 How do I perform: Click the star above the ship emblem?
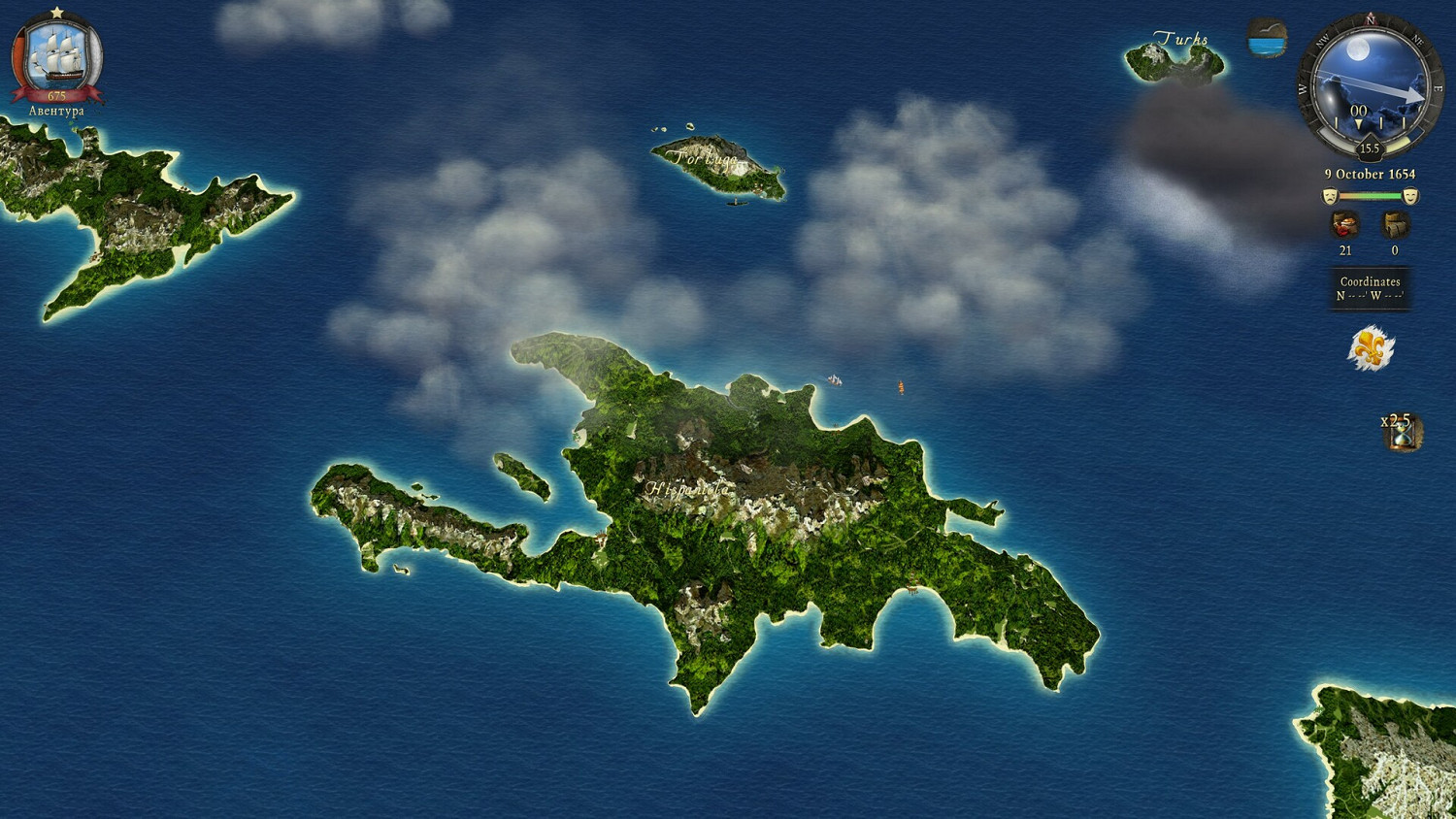point(56,11)
